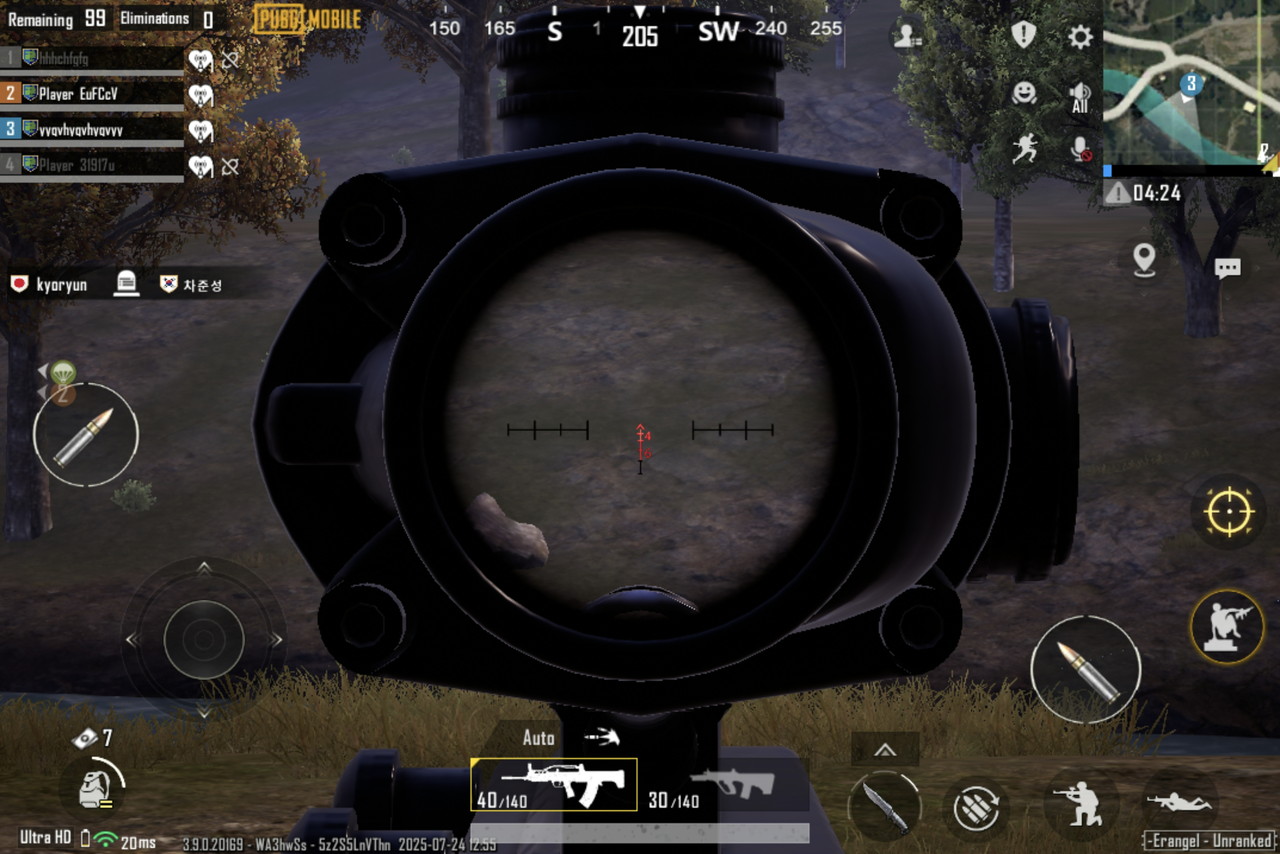Expand the weapon panel arrow above the knife
1280x854 pixels.
pyautogui.click(x=884, y=750)
